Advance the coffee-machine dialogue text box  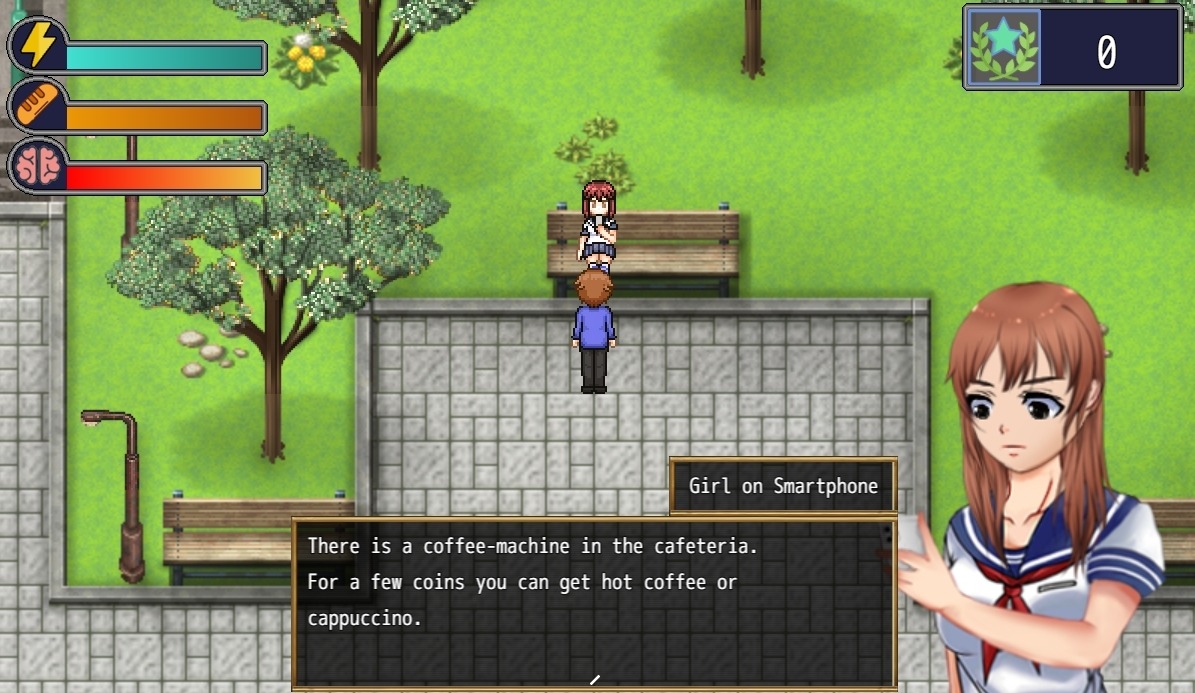pos(593,600)
